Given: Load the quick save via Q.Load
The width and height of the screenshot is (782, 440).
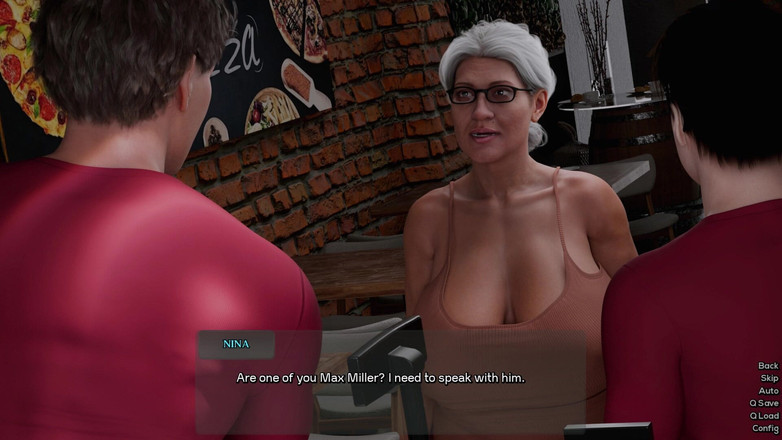Looking at the screenshot, I should coord(764,416).
